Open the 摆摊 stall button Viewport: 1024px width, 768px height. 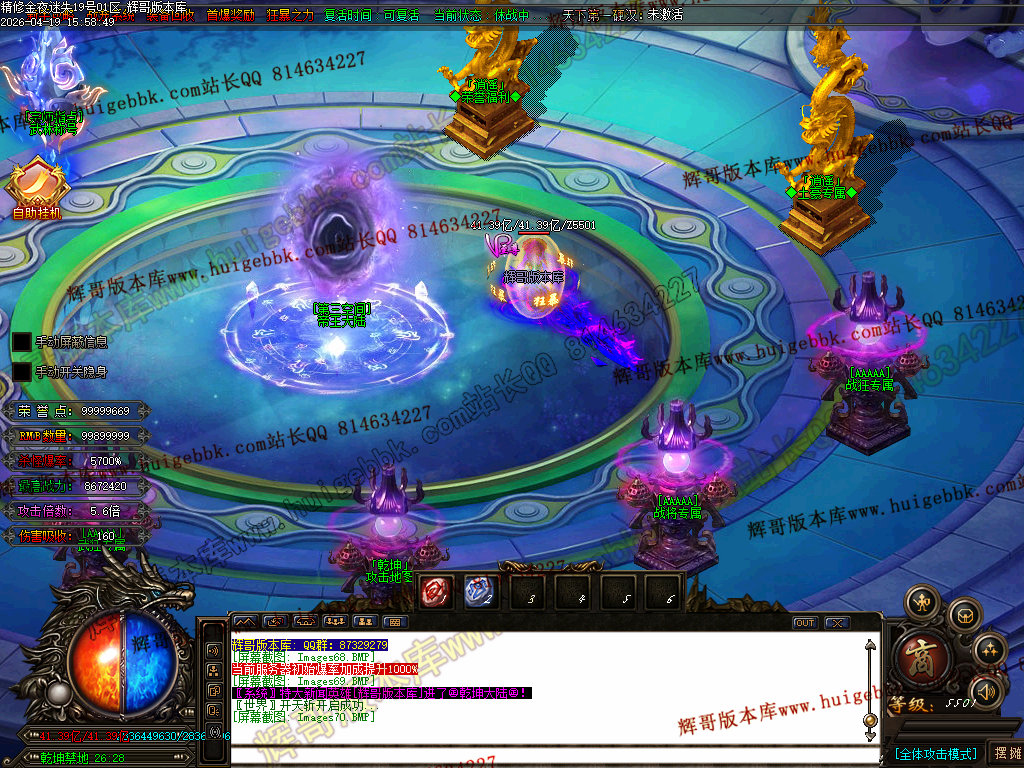point(1005,753)
